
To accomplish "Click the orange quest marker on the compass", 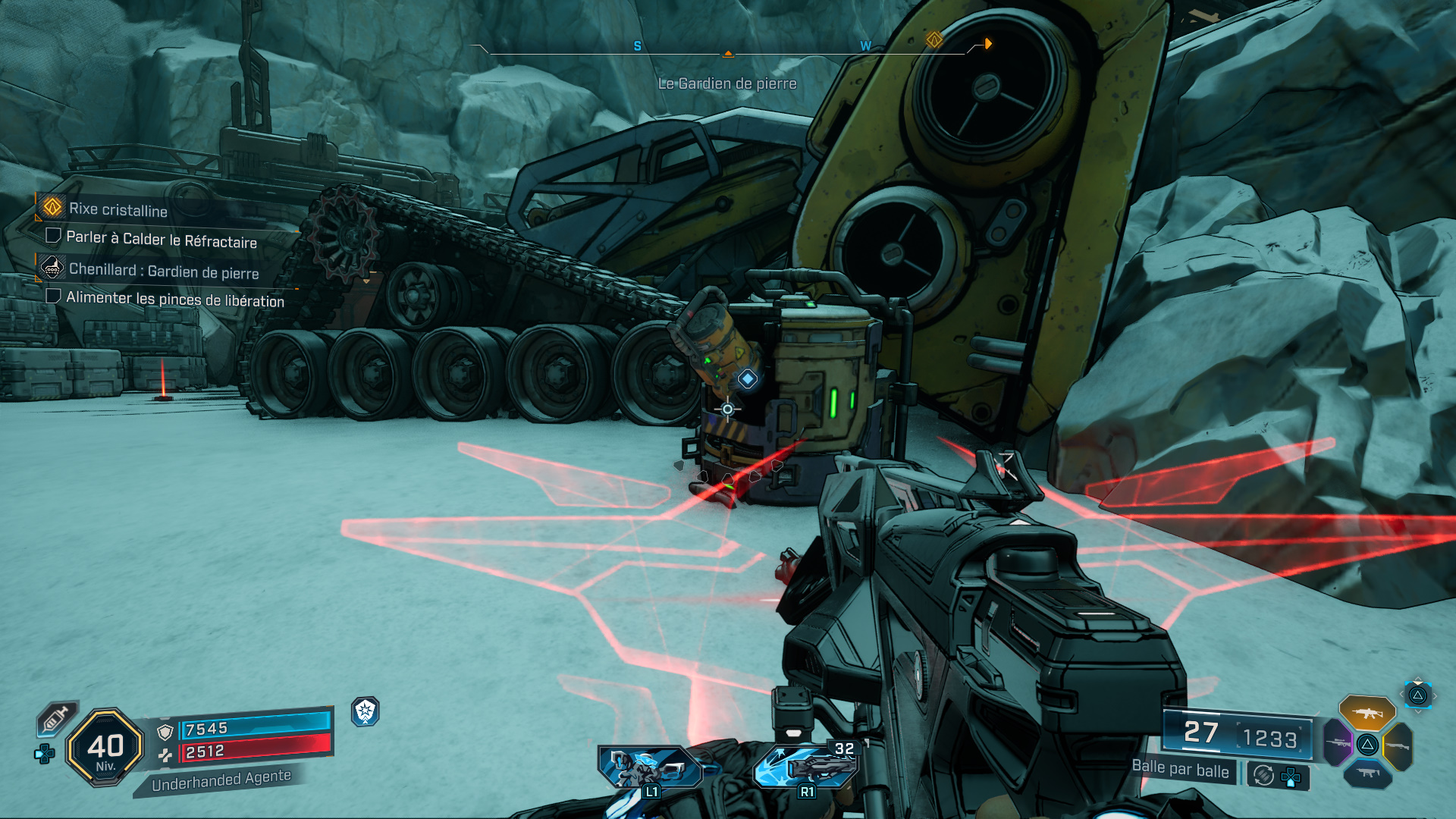I will (934, 39).
